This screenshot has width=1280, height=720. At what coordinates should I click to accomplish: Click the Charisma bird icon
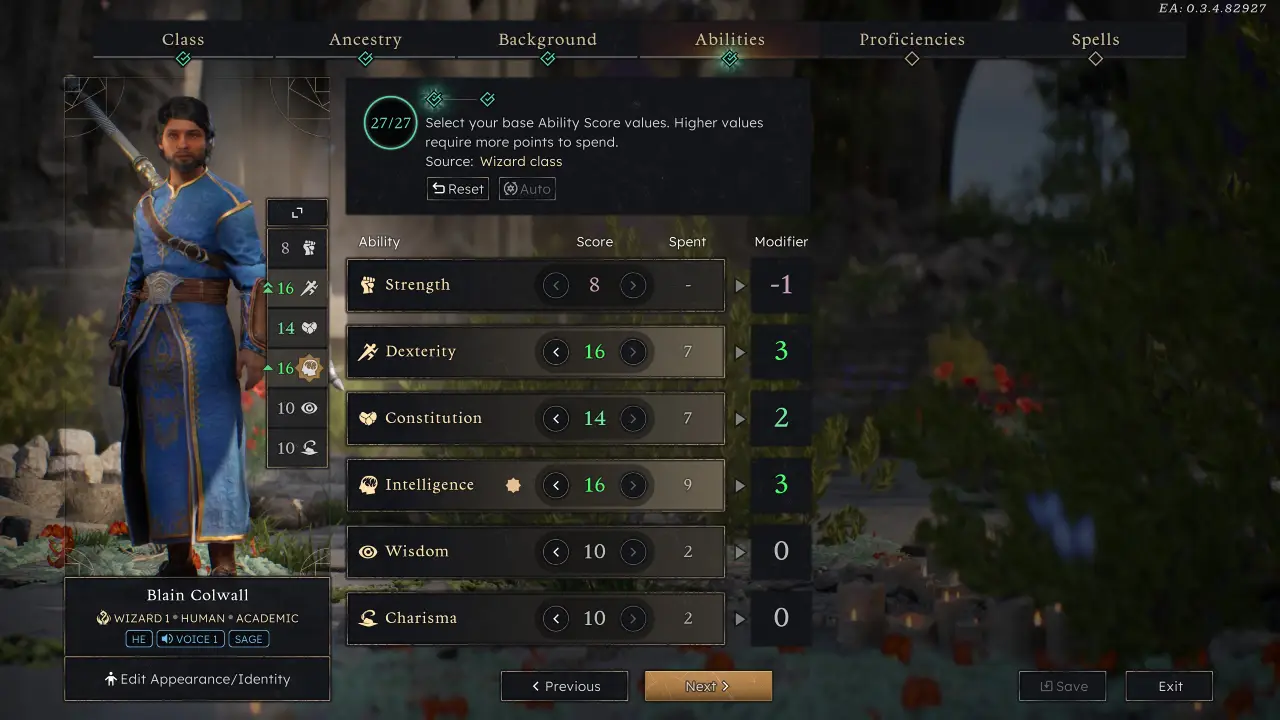click(368, 618)
